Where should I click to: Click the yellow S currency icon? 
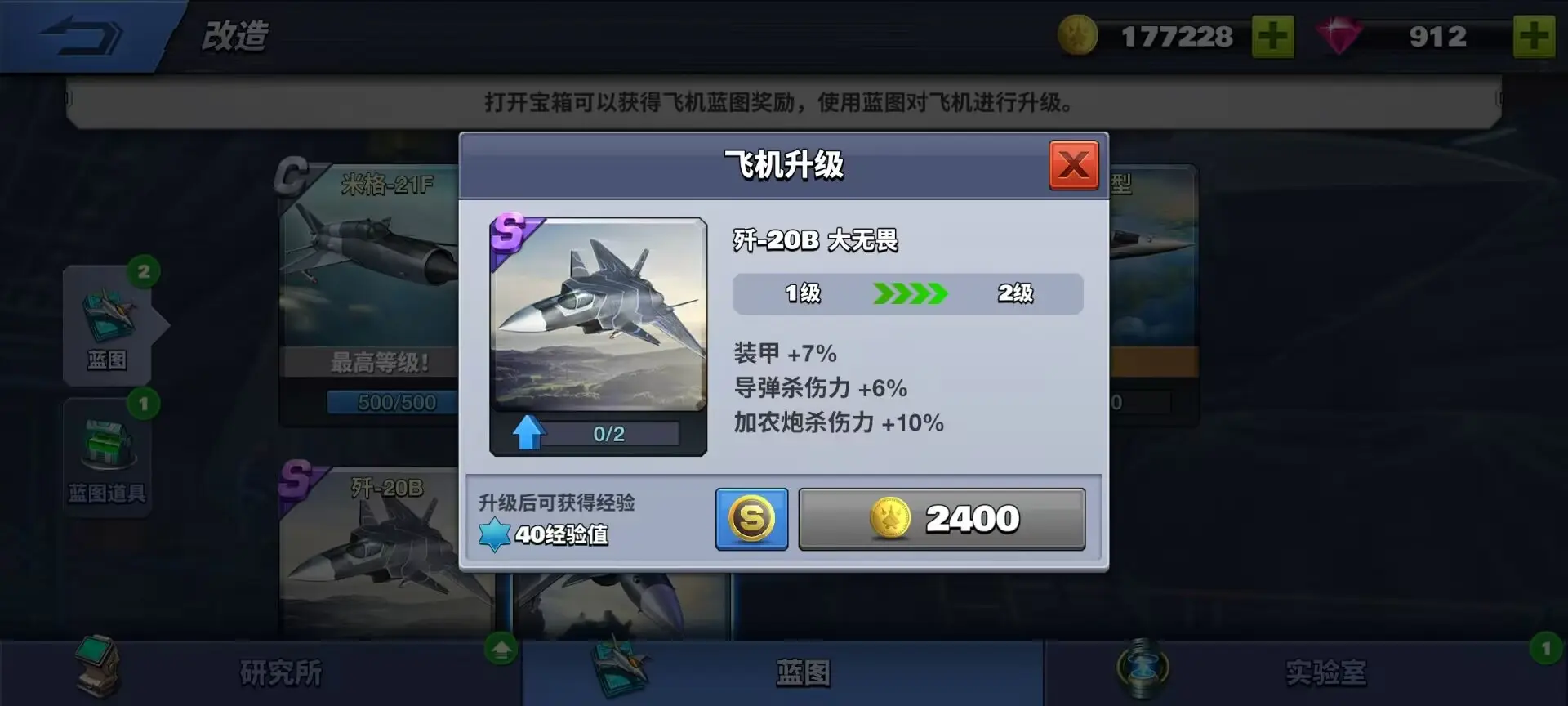751,519
